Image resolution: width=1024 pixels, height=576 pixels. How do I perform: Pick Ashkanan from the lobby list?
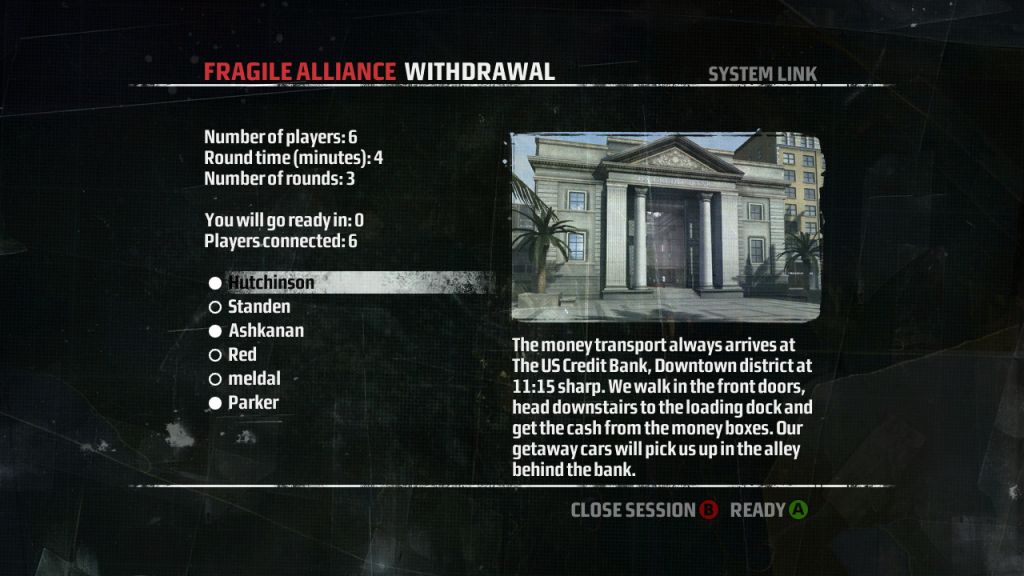pos(265,331)
